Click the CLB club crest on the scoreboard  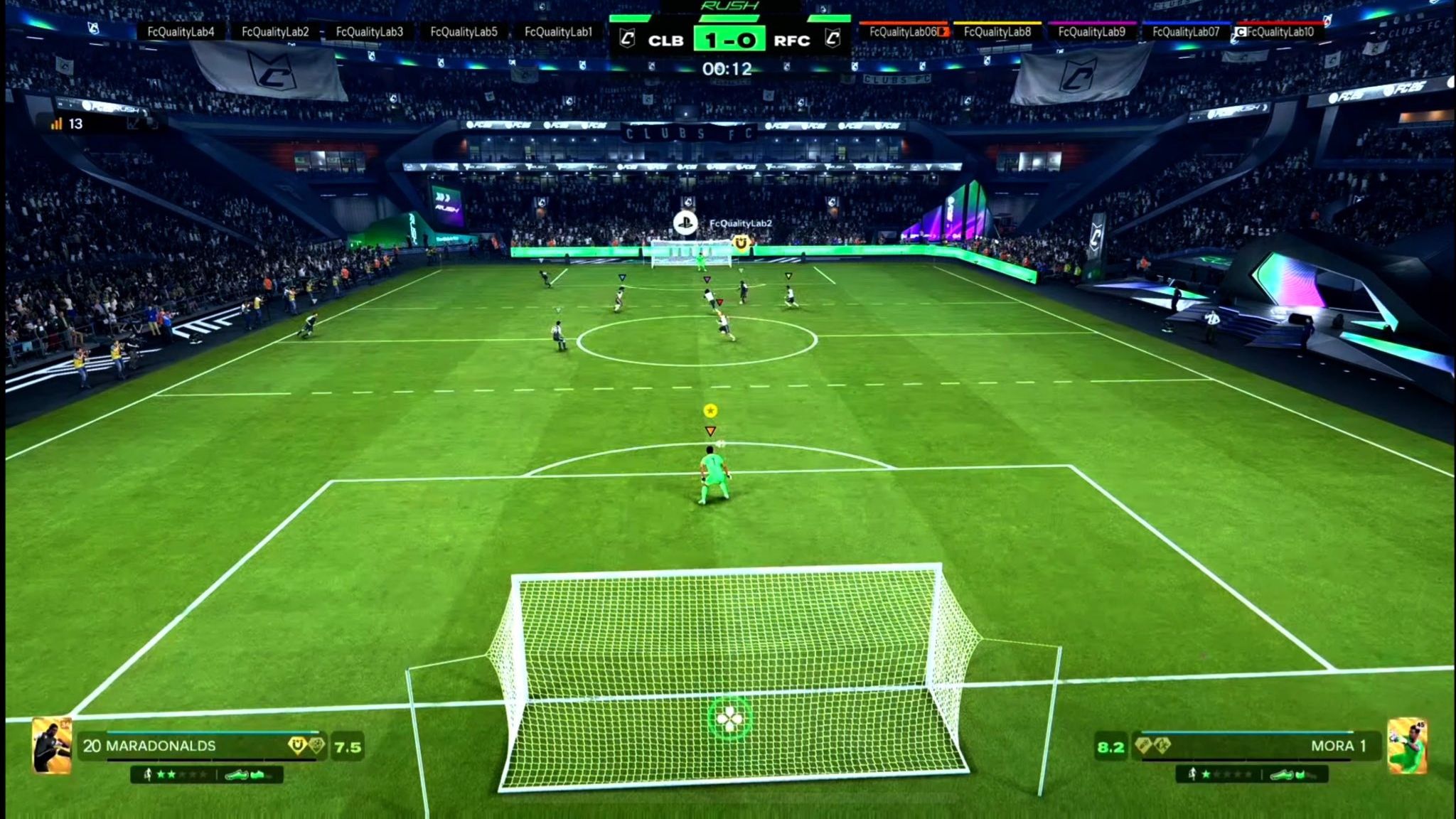pyautogui.click(x=627, y=38)
